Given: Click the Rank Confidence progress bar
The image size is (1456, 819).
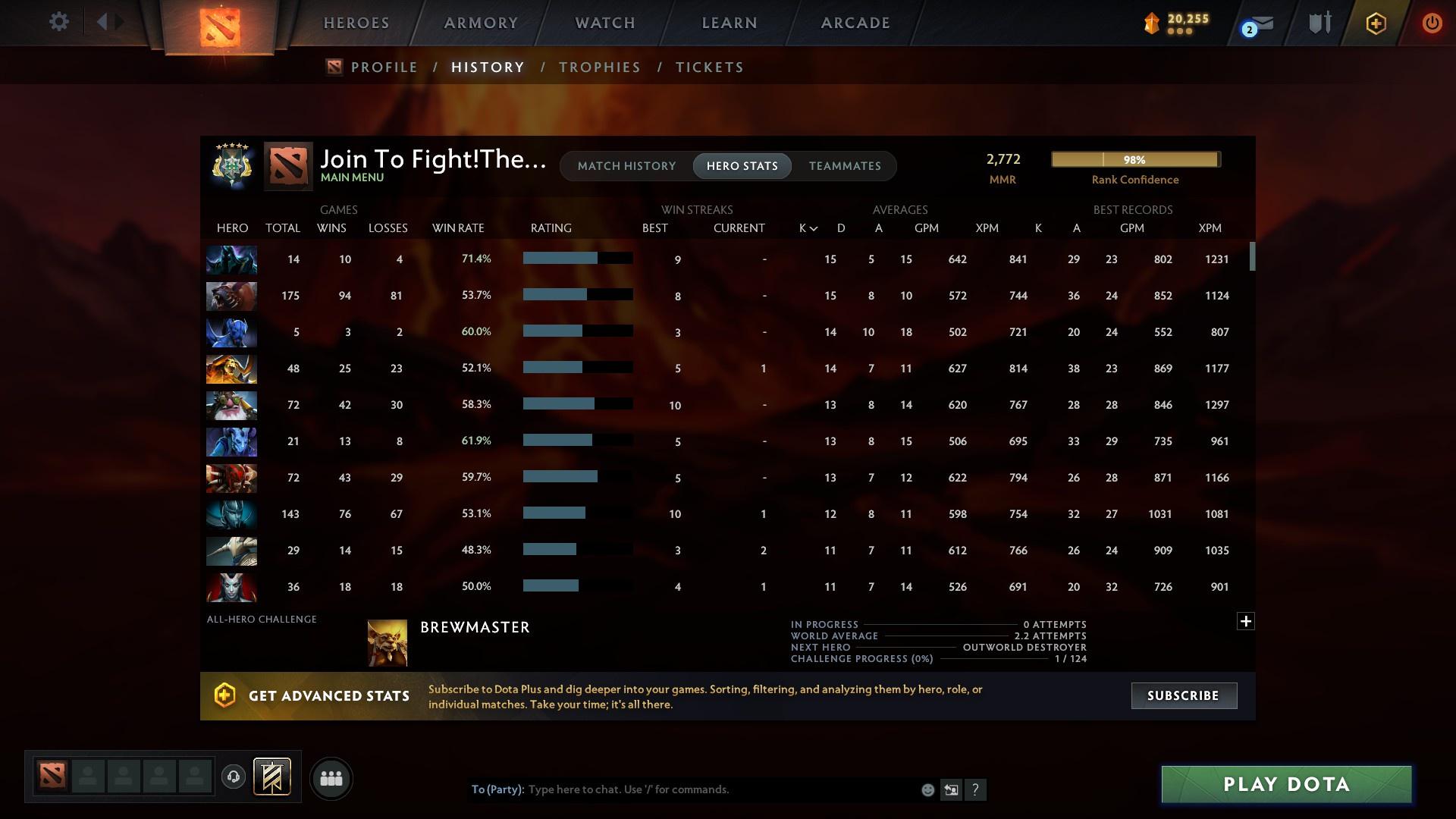Looking at the screenshot, I should click(x=1134, y=159).
